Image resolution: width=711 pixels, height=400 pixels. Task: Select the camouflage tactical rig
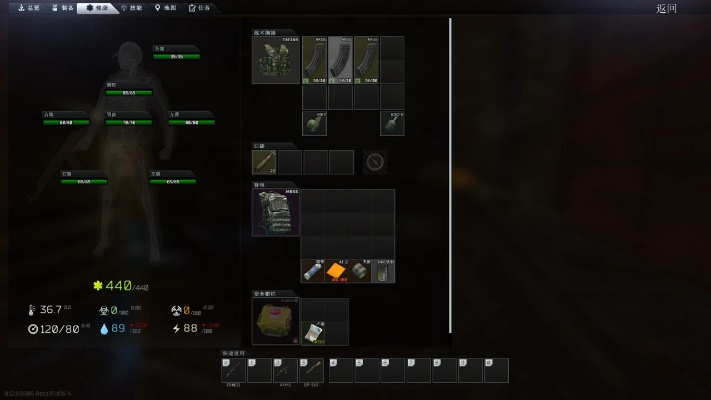pos(276,60)
